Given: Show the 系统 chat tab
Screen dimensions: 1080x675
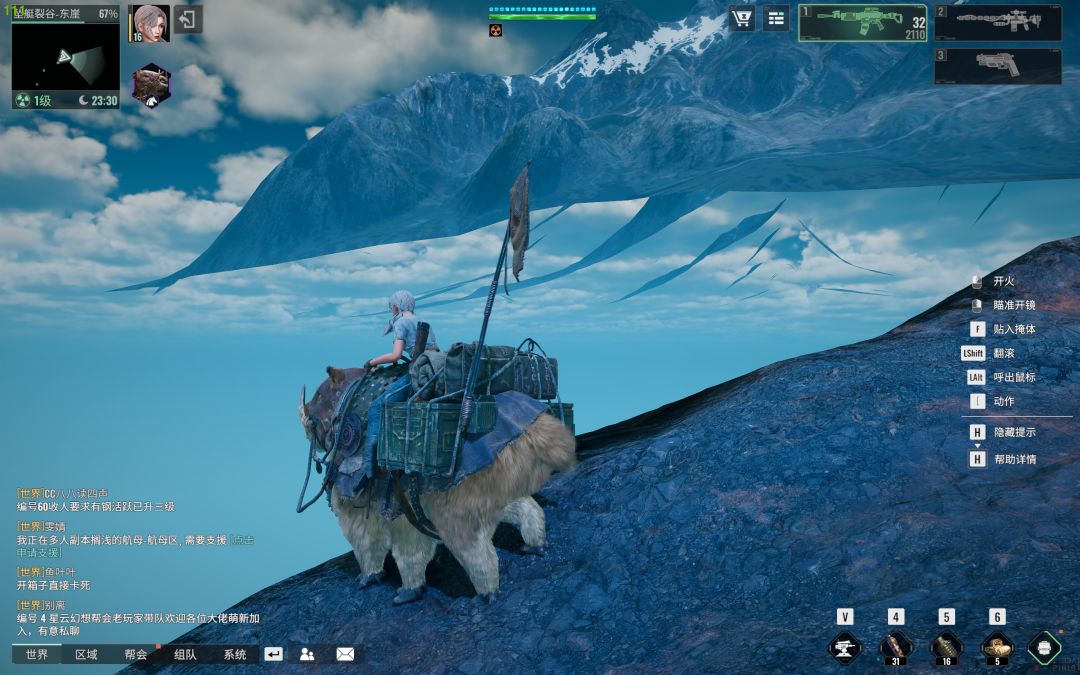Looking at the screenshot, I should tap(234, 655).
